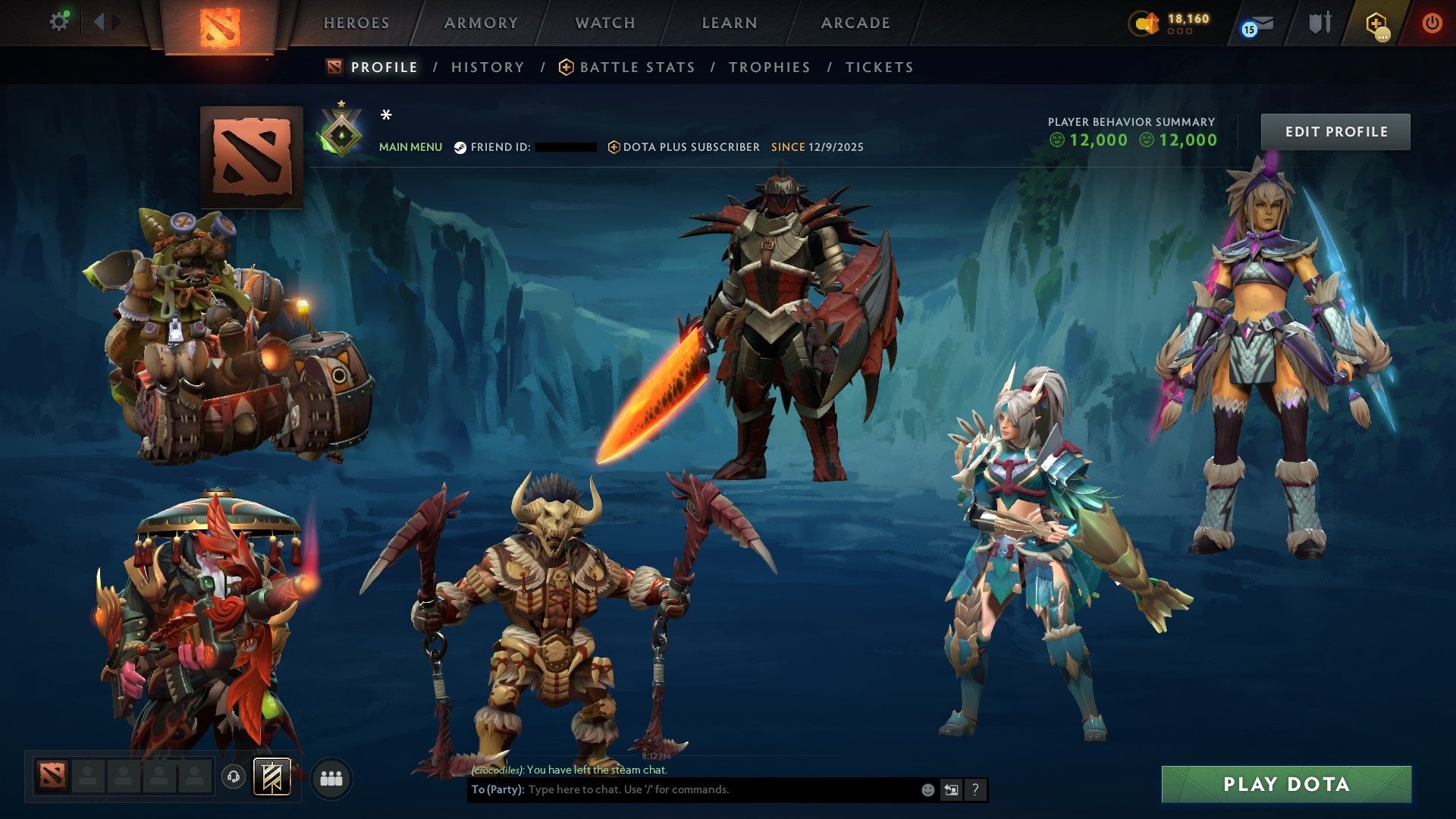The width and height of the screenshot is (1456, 819).
Task: Switch to the Battle Stats tab
Action: [635, 67]
